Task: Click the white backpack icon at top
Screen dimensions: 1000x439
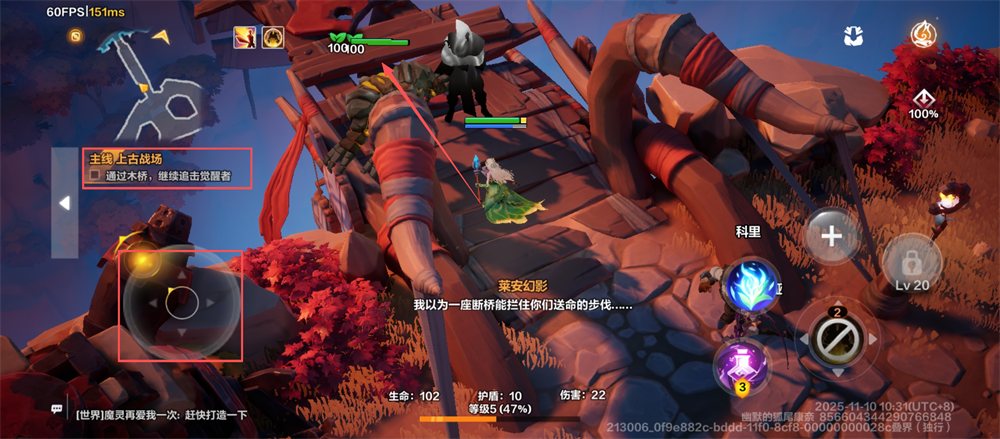Action: click(x=853, y=36)
